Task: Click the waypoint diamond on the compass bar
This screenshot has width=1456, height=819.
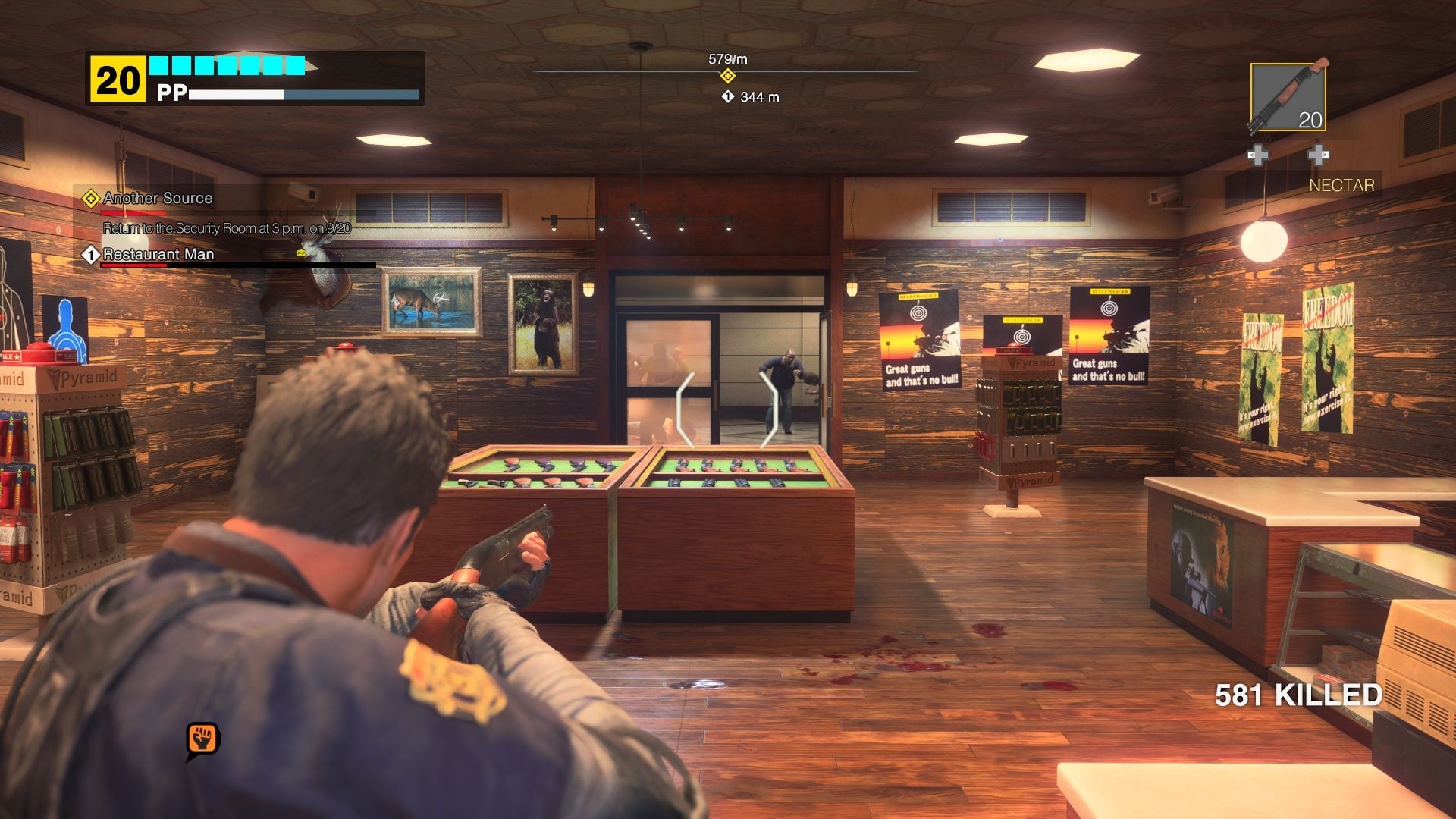Action: click(x=729, y=76)
